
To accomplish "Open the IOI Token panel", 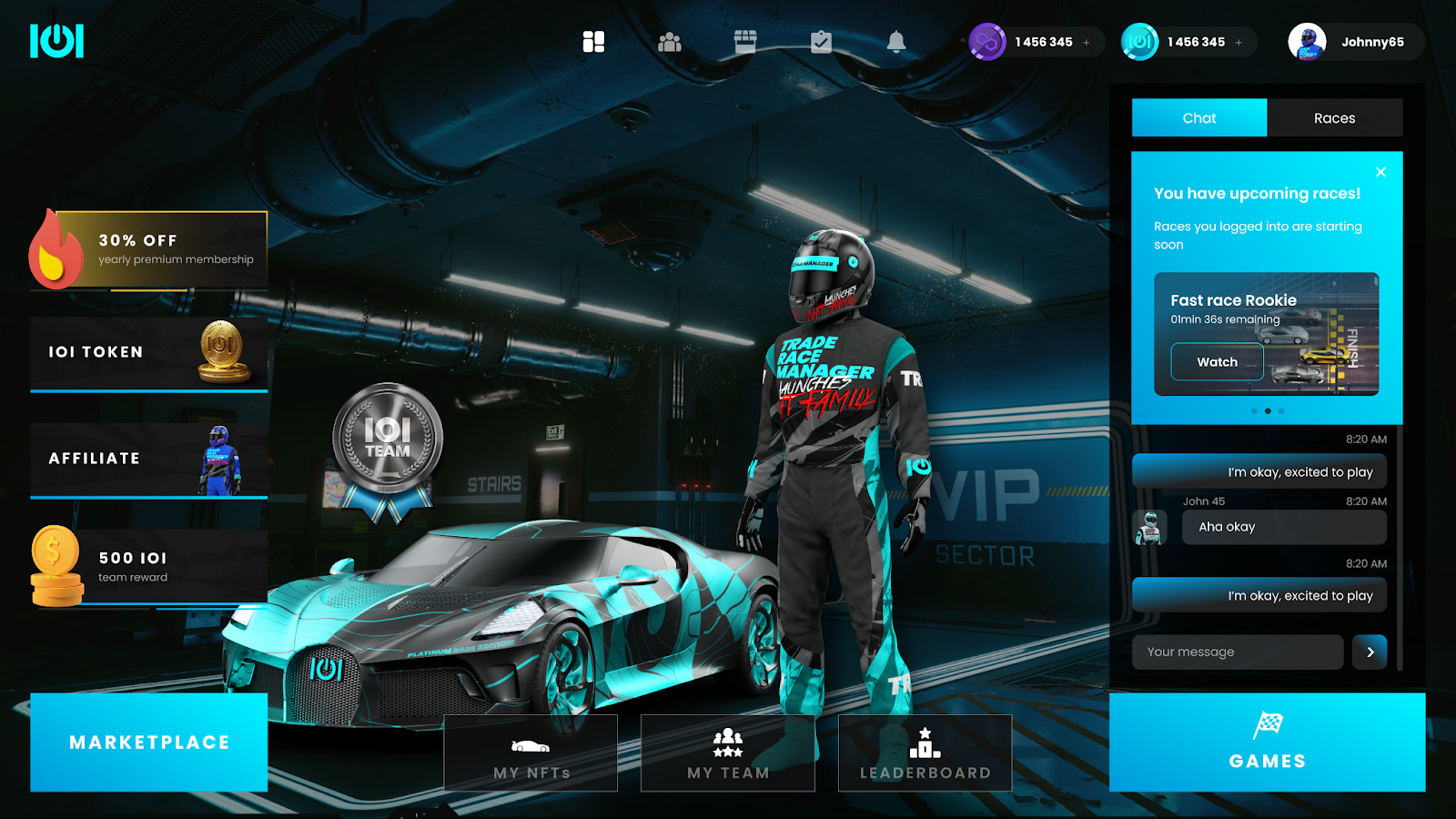I will tap(149, 353).
